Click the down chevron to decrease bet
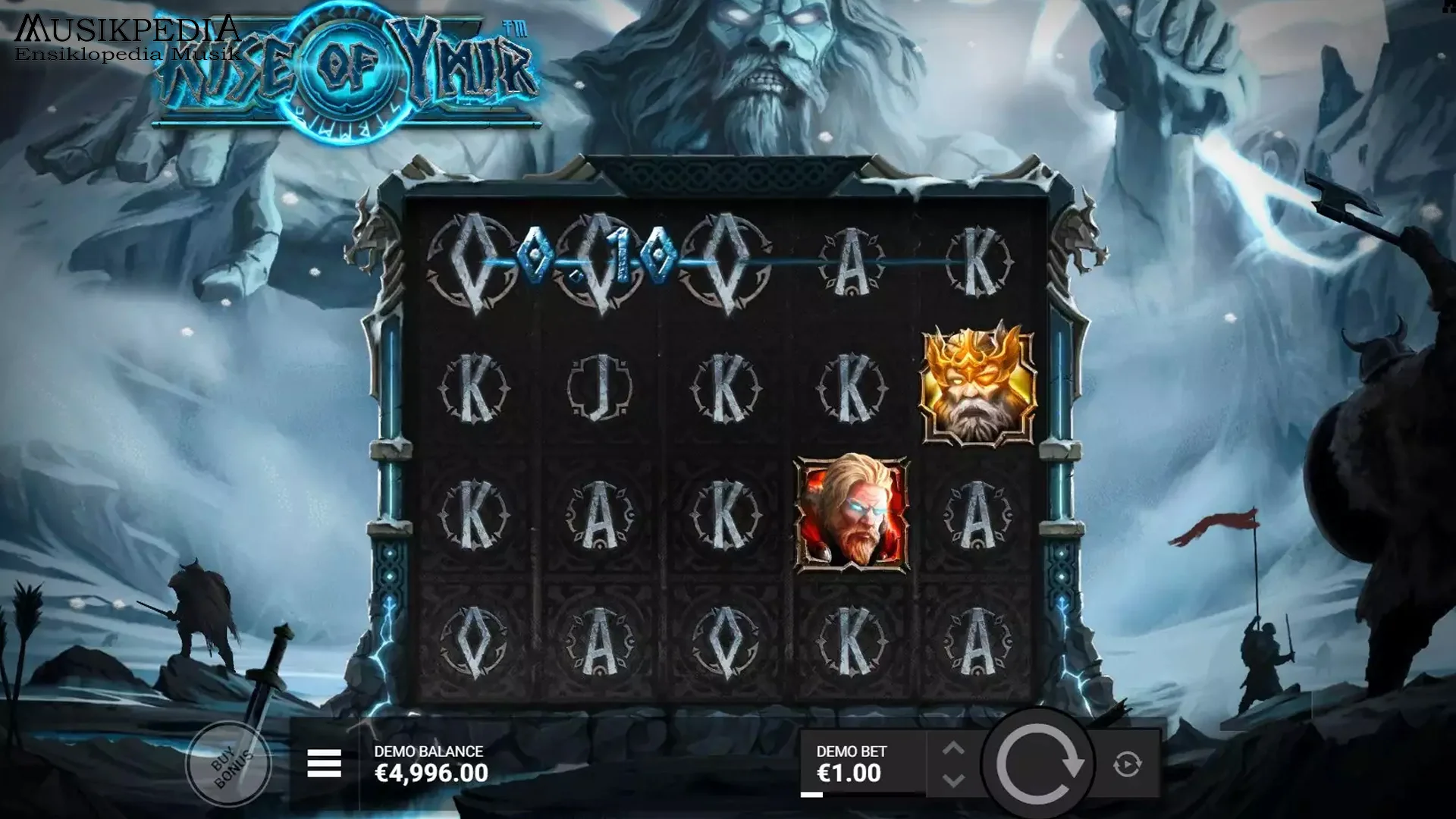Screen dimensions: 1456x819 (x=954, y=781)
